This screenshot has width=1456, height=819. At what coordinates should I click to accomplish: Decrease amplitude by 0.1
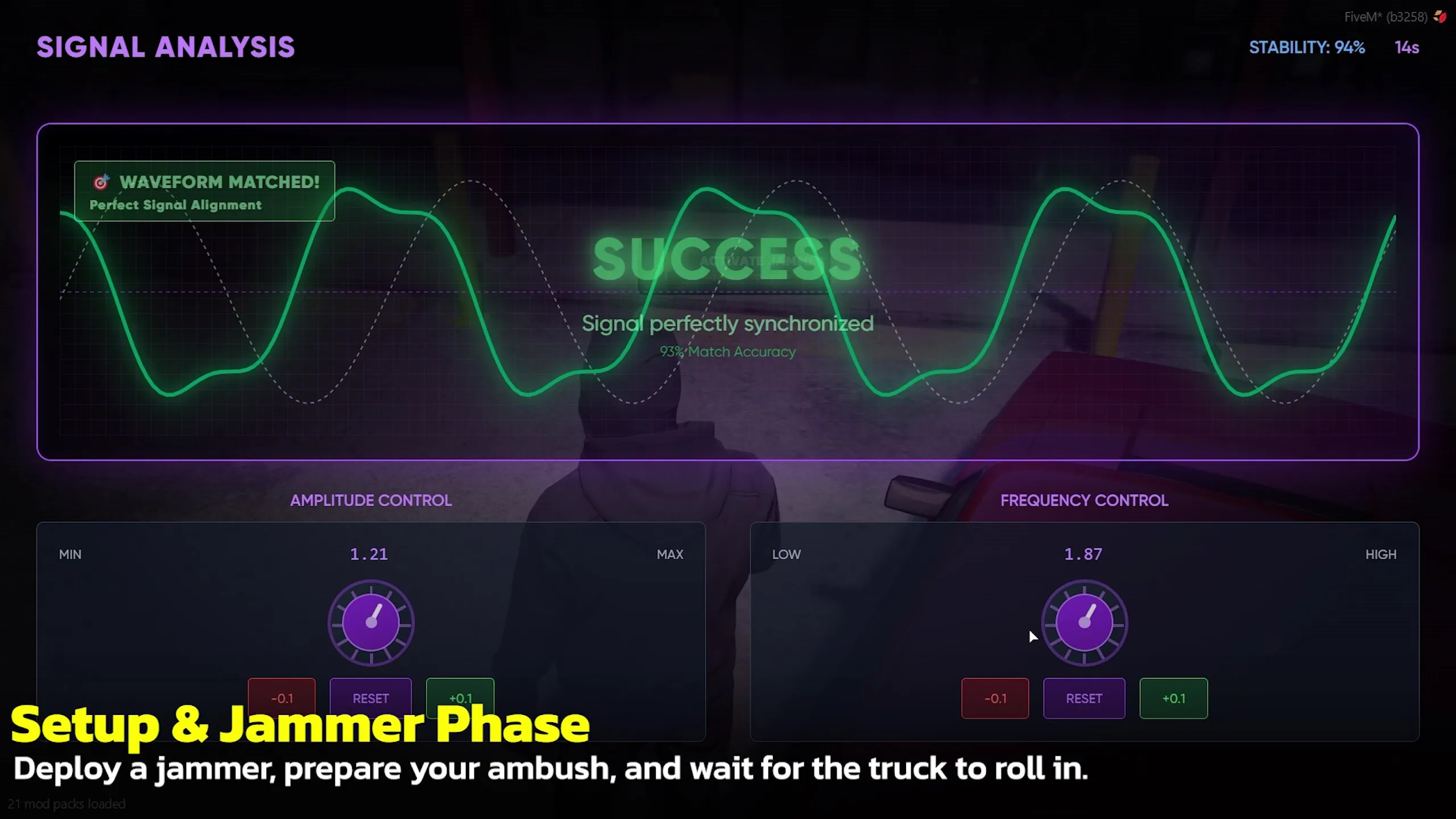[282, 694]
